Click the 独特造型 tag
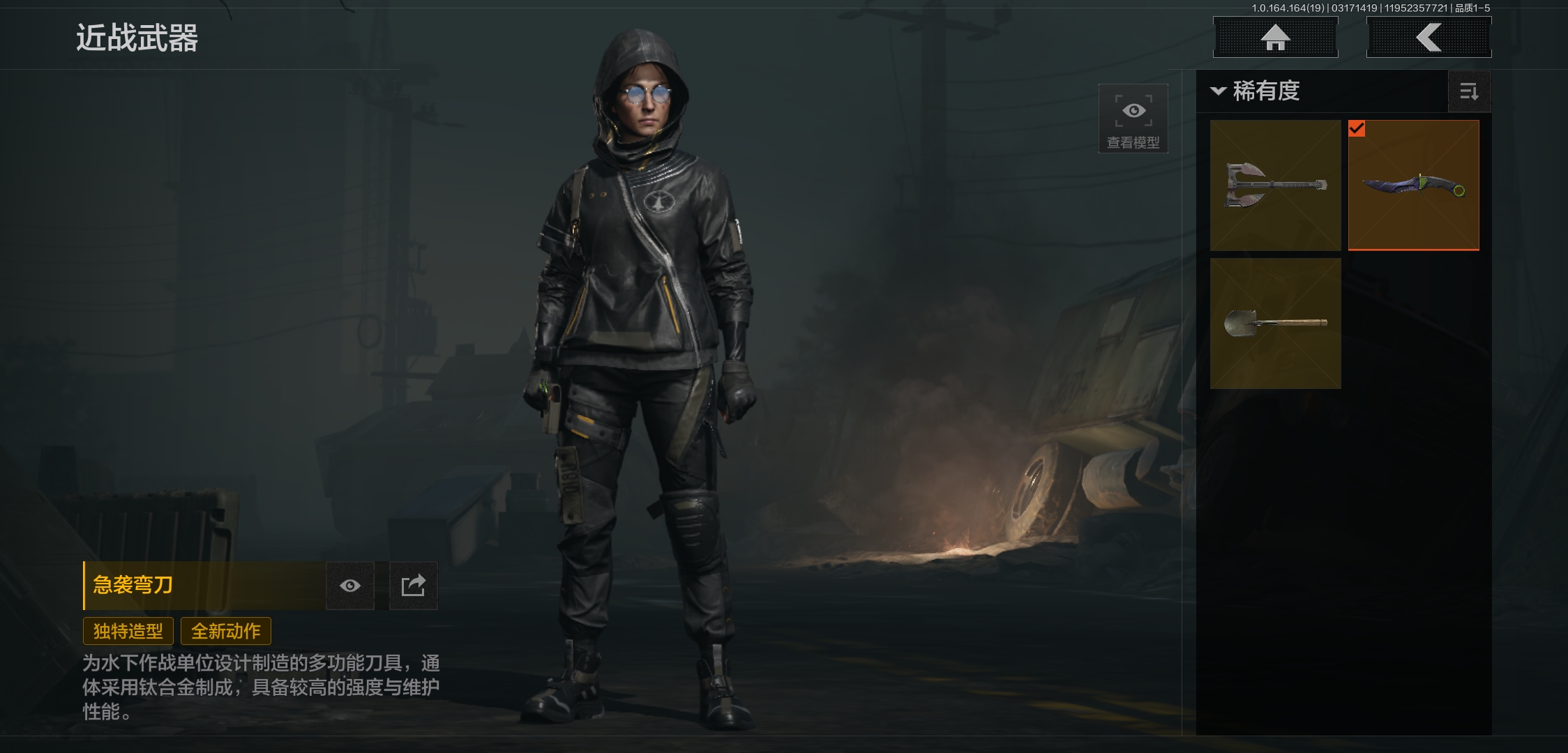 (128, 631)
